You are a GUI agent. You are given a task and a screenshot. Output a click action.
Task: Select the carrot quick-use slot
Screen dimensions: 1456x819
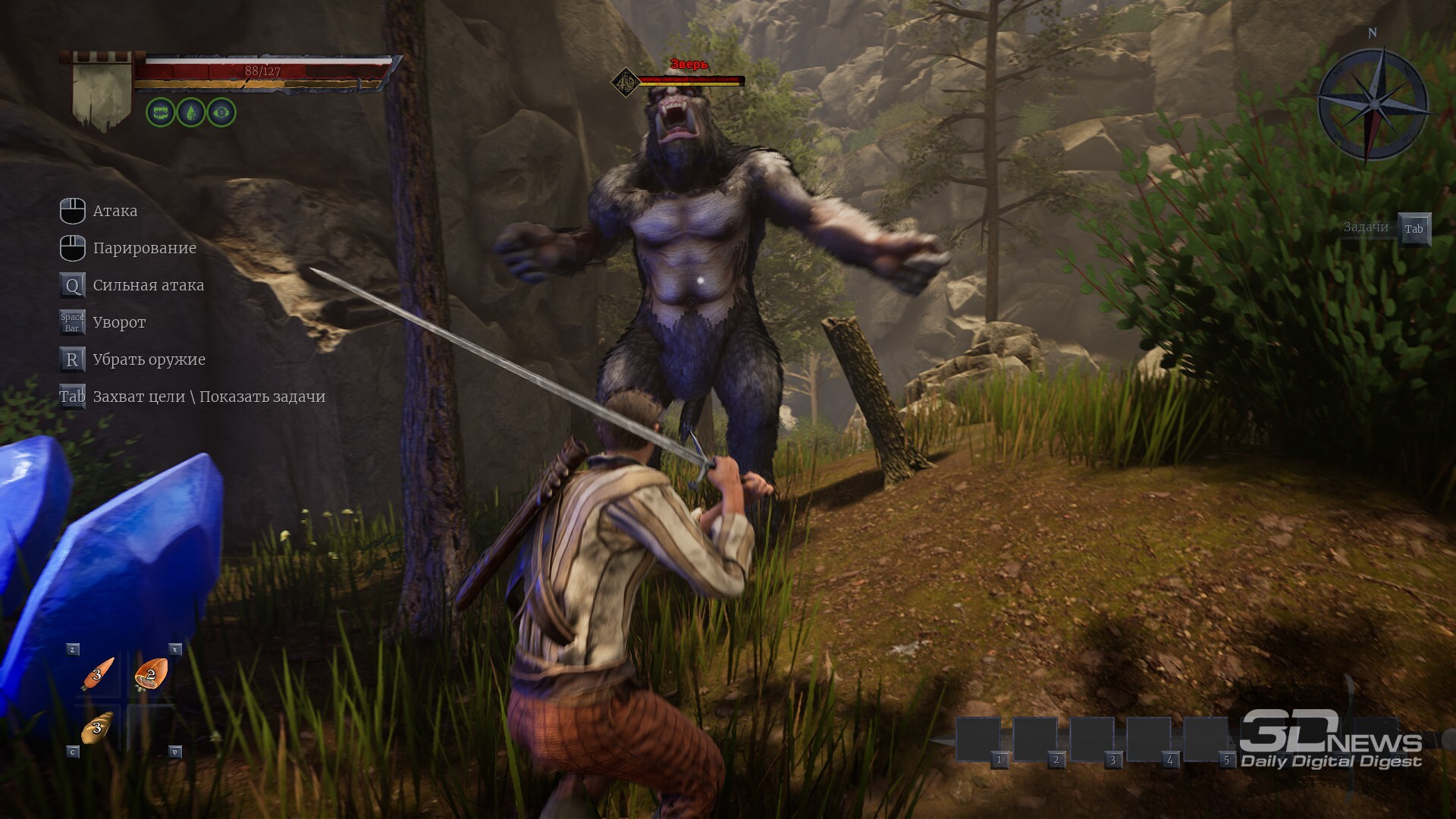tap(98, 673)
